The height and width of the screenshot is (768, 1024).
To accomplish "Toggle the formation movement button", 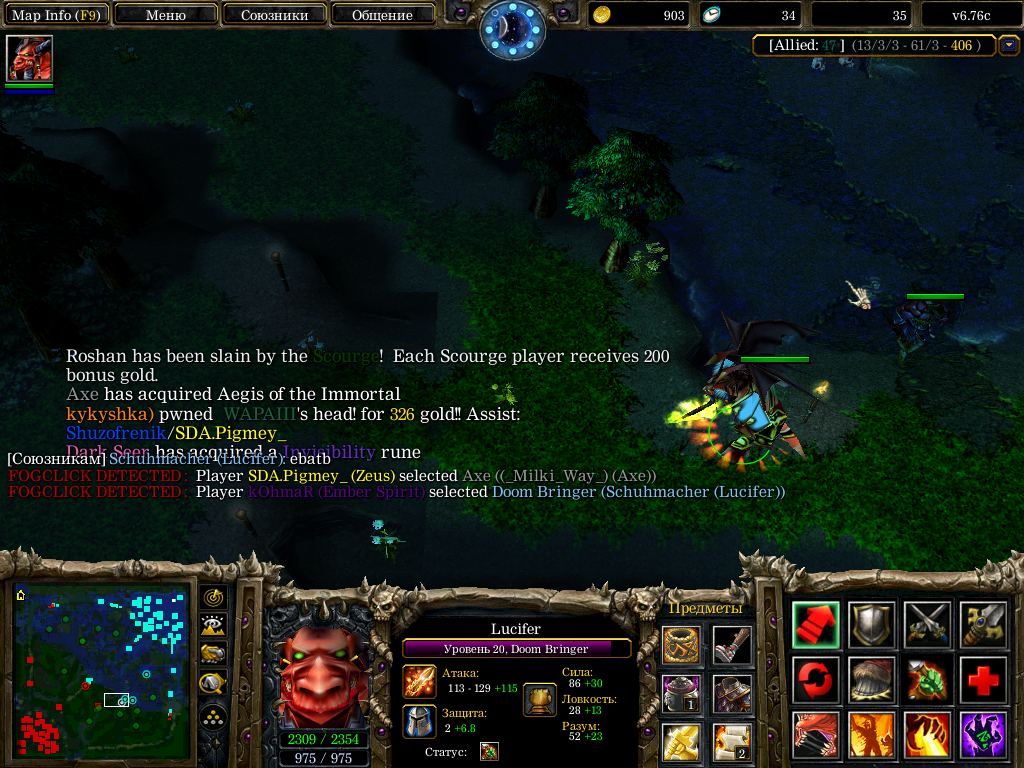I will (x=213, y=716).
